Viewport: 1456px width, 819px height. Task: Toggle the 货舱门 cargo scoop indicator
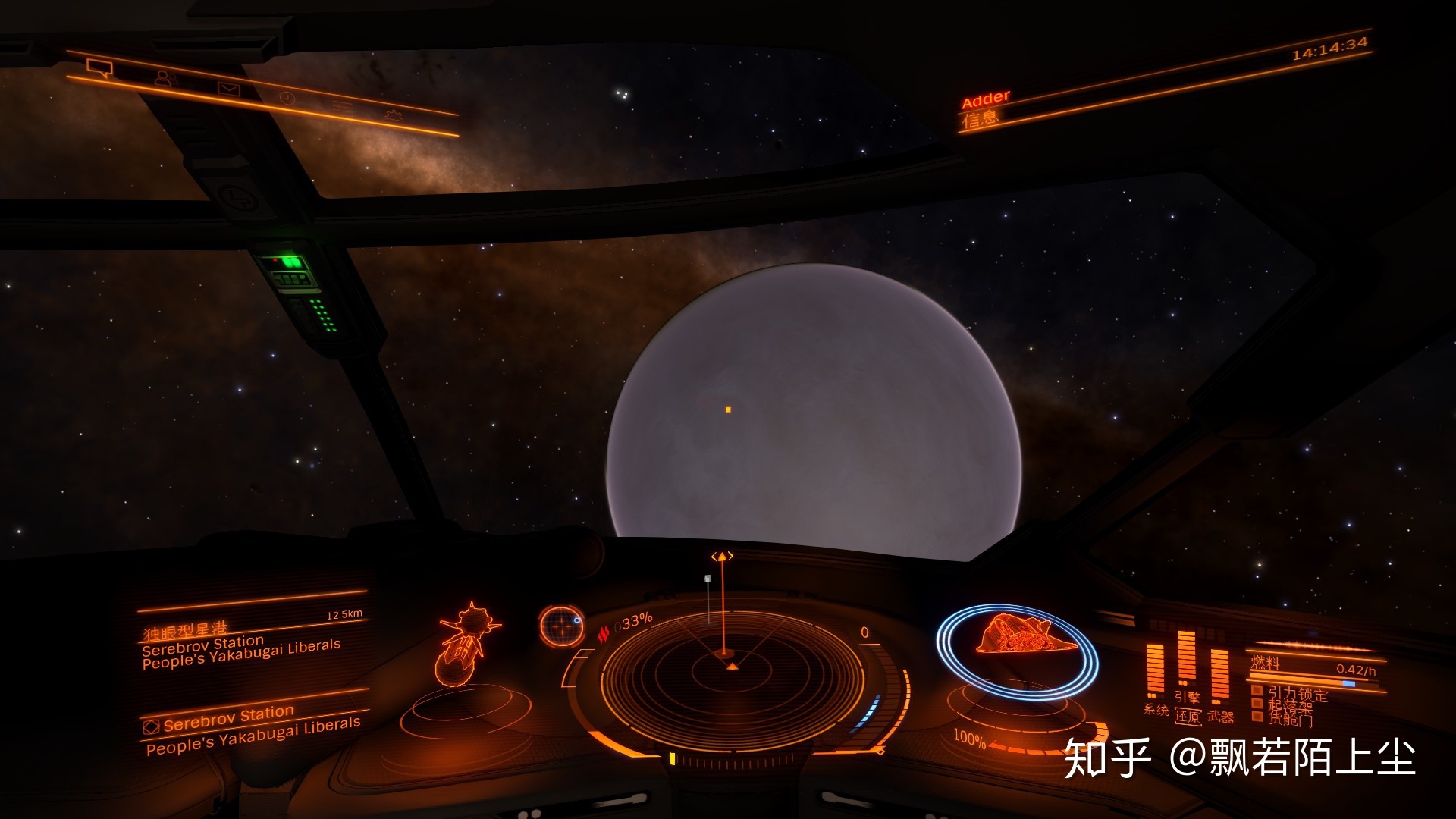pyautogui.click(x=1288, y=718)
